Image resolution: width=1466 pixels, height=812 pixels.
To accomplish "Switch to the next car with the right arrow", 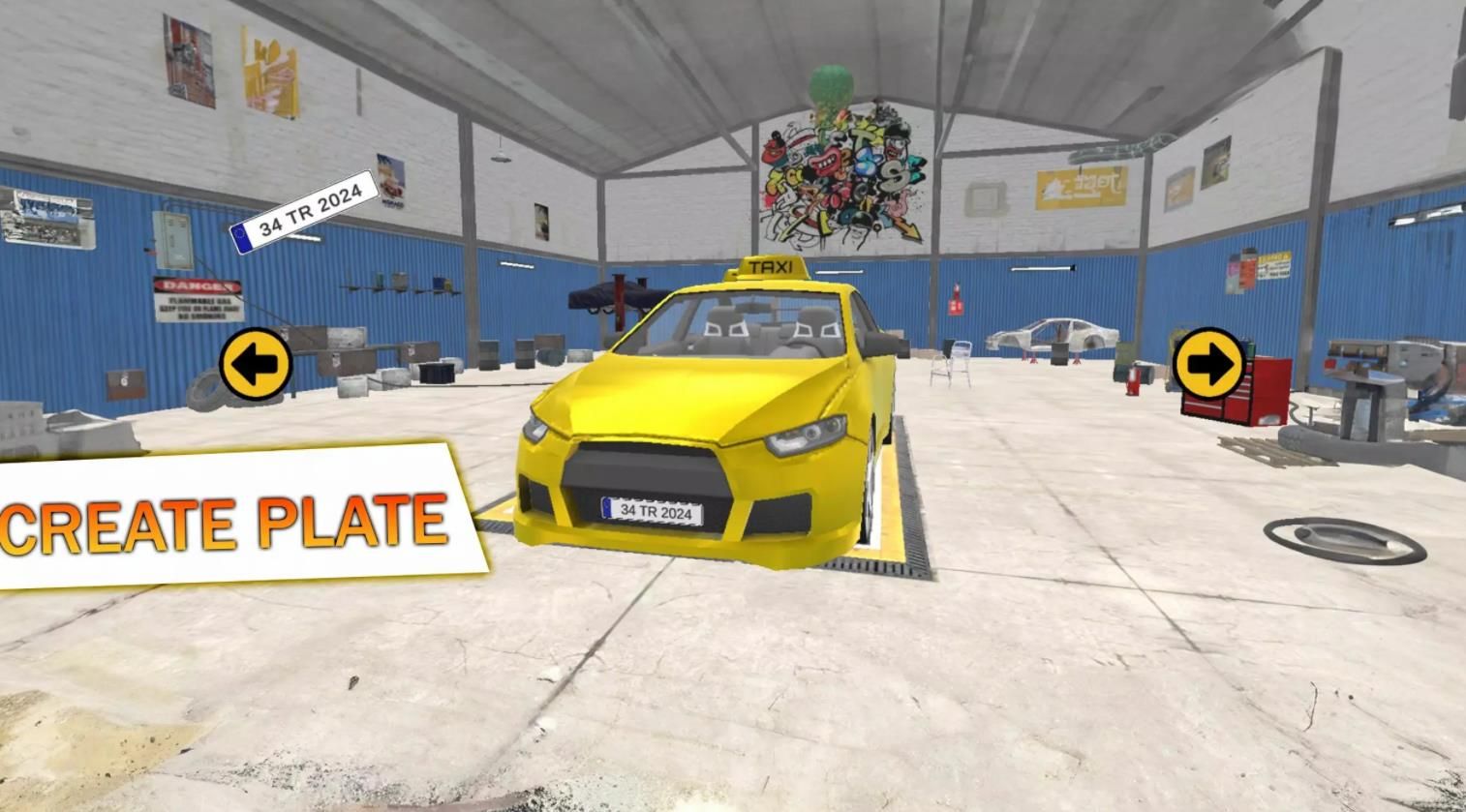I will 1208,364.
